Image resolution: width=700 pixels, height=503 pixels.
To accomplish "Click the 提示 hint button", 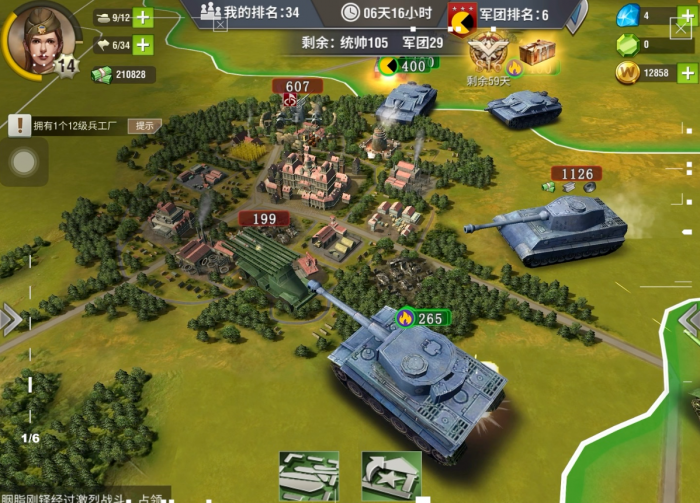I will click(145, 126).
